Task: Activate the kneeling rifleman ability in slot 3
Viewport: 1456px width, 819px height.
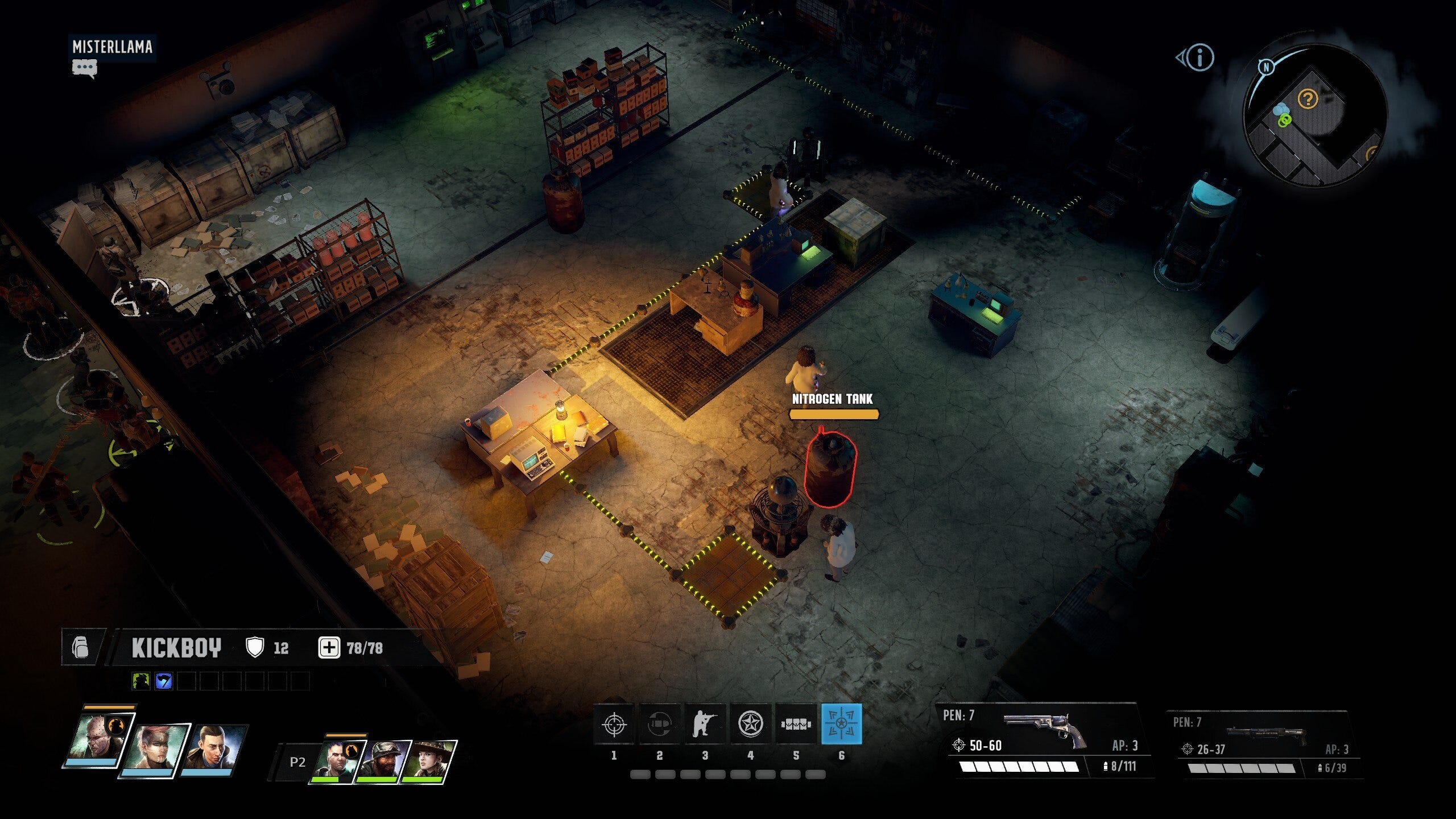Action: (x=705, y=724)
